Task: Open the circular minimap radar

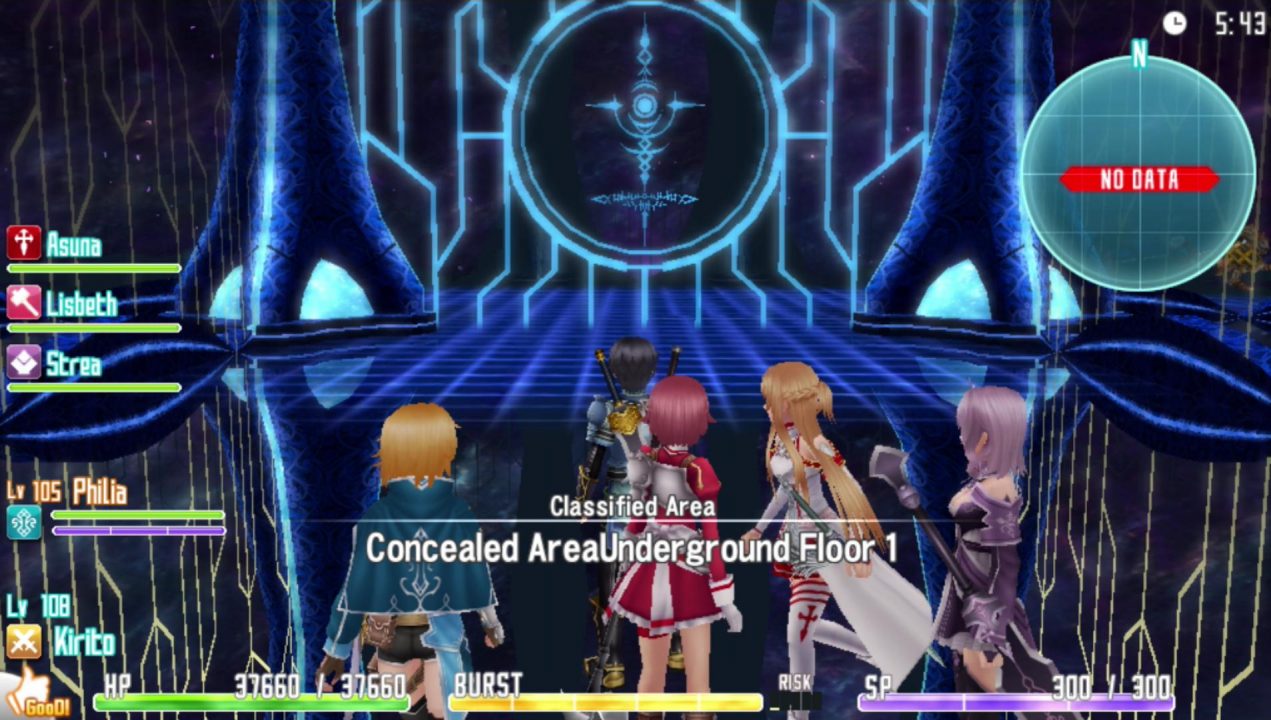Action: (x=1138, y=174)
